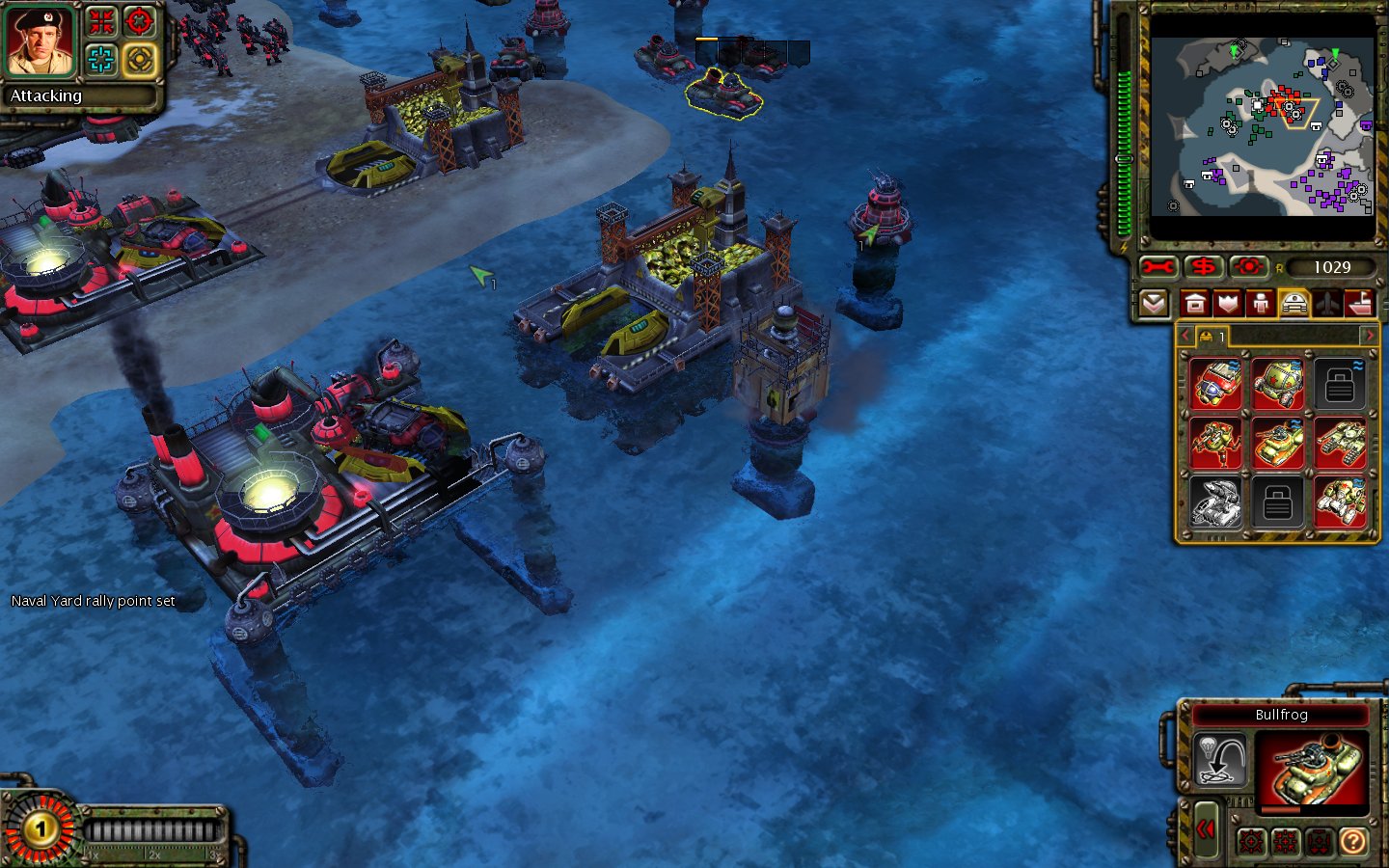
Task: Click the co-commander portrait
Action: (x=41, y=41)
